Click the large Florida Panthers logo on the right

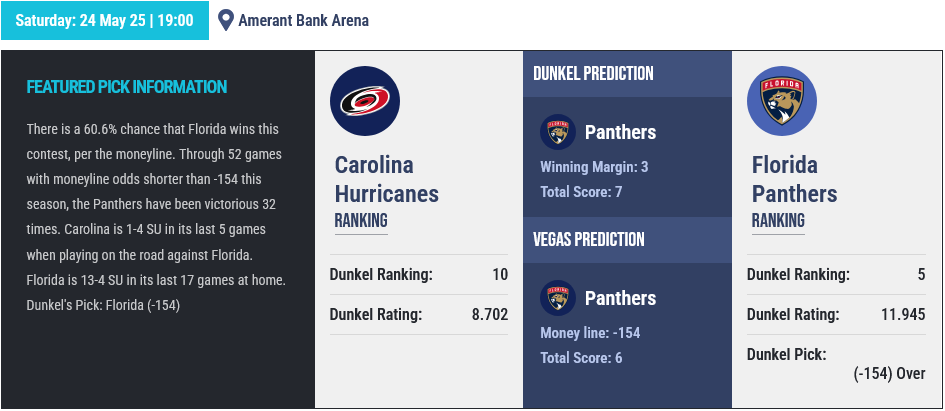(x=782, y=101)
